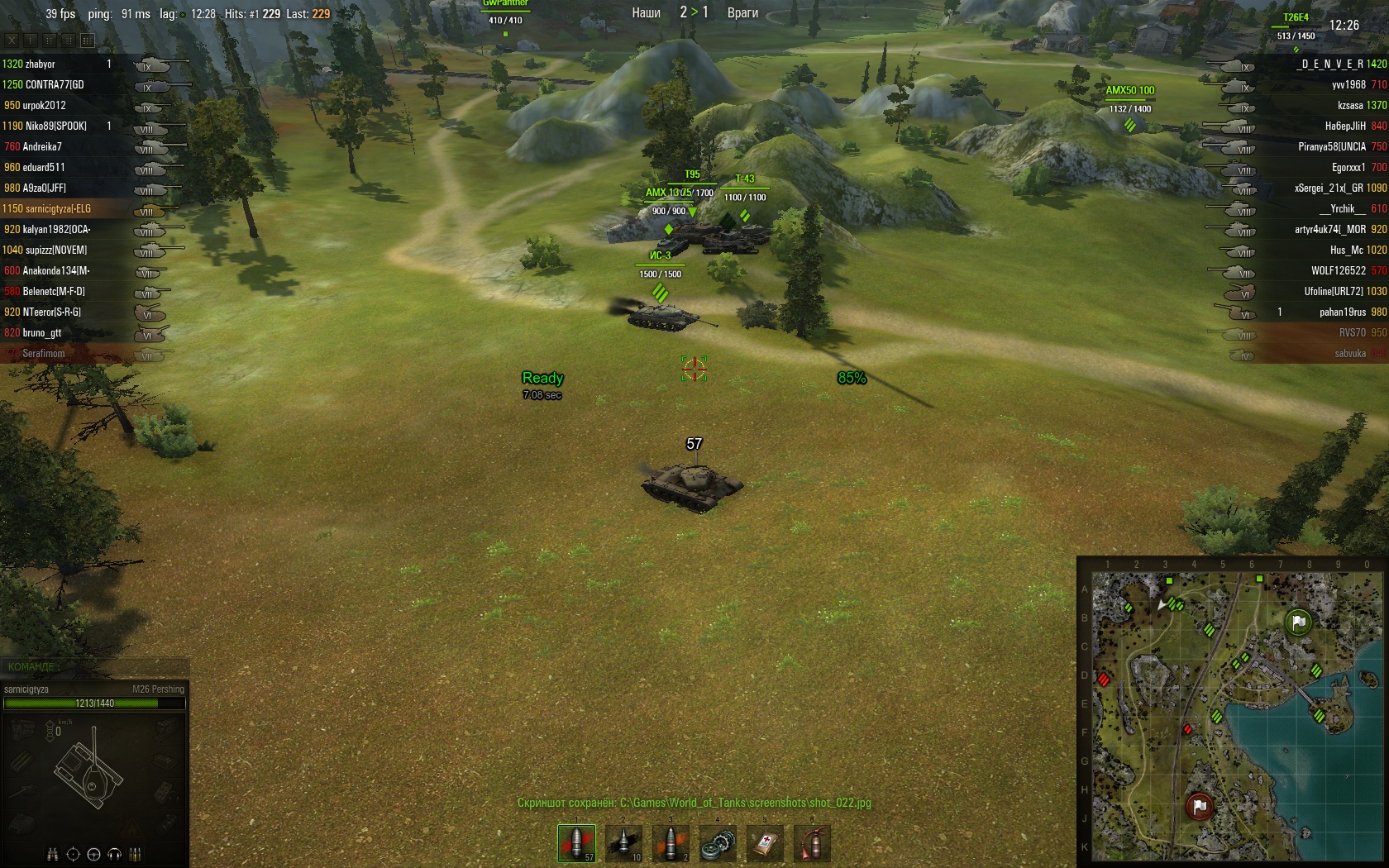
Task: Click the binoculars crew icon on damage panel
Action: pos(52,854)
